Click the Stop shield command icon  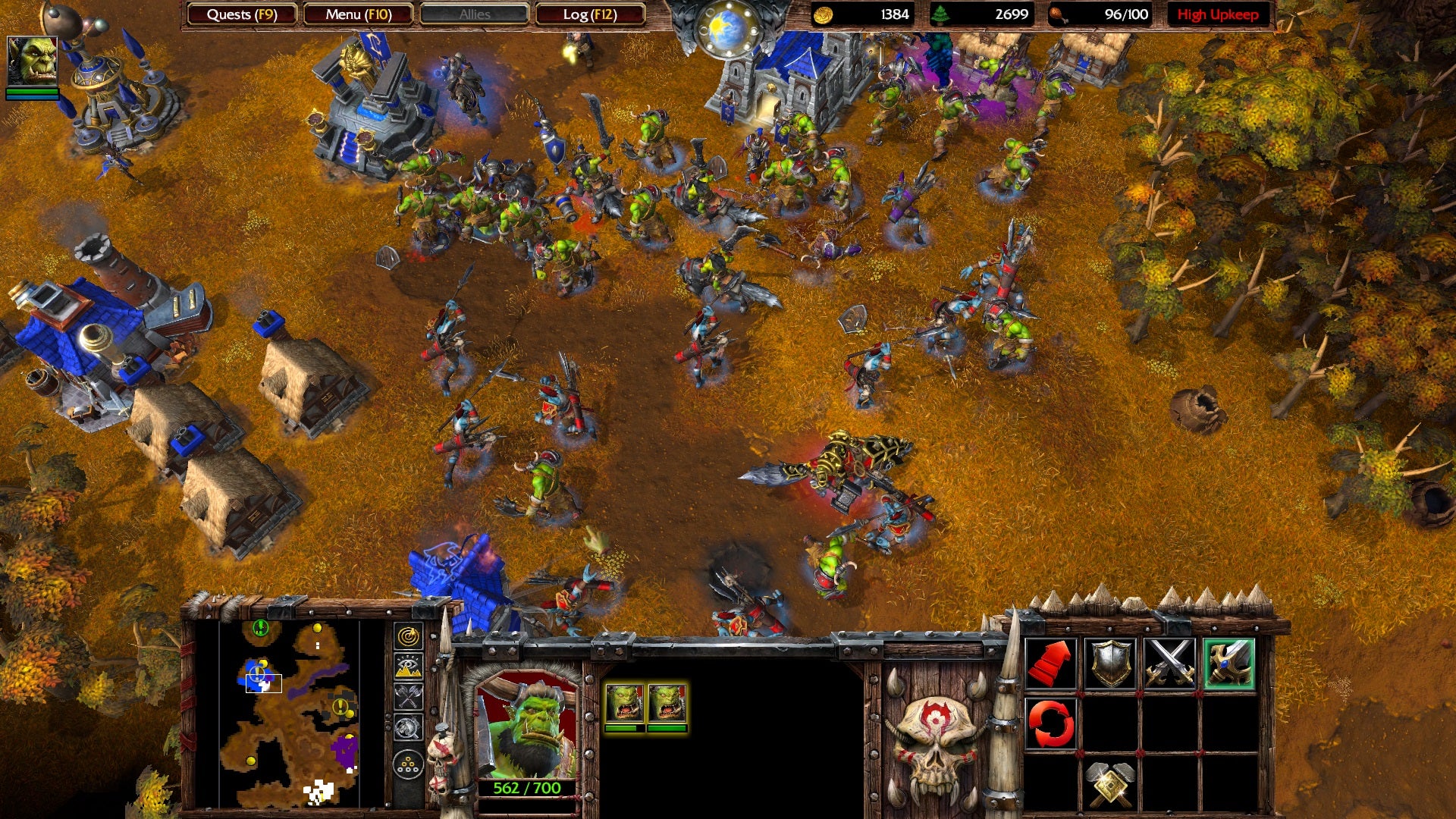coord(1111,663)
